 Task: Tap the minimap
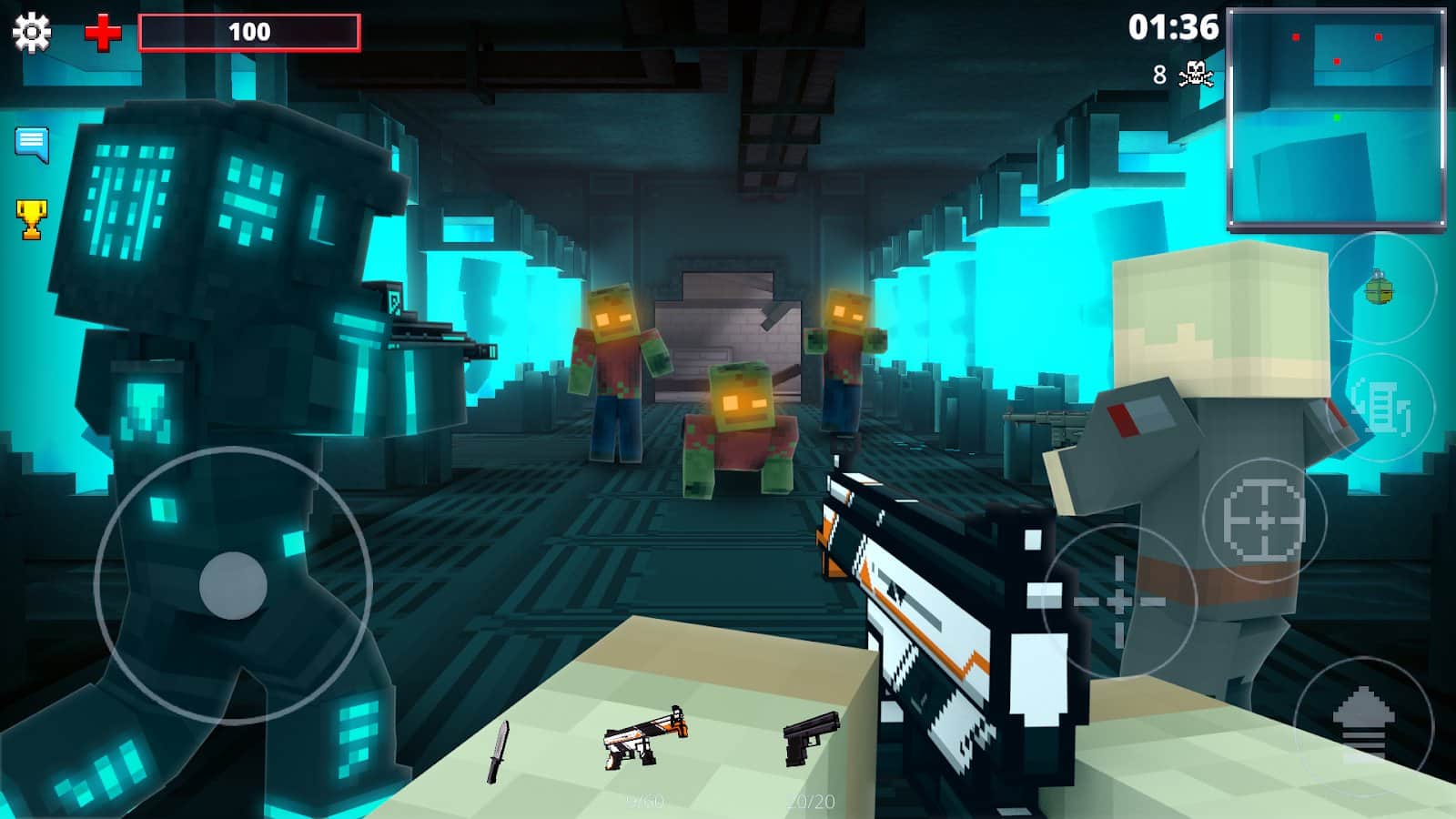(x=1336, y=117)
